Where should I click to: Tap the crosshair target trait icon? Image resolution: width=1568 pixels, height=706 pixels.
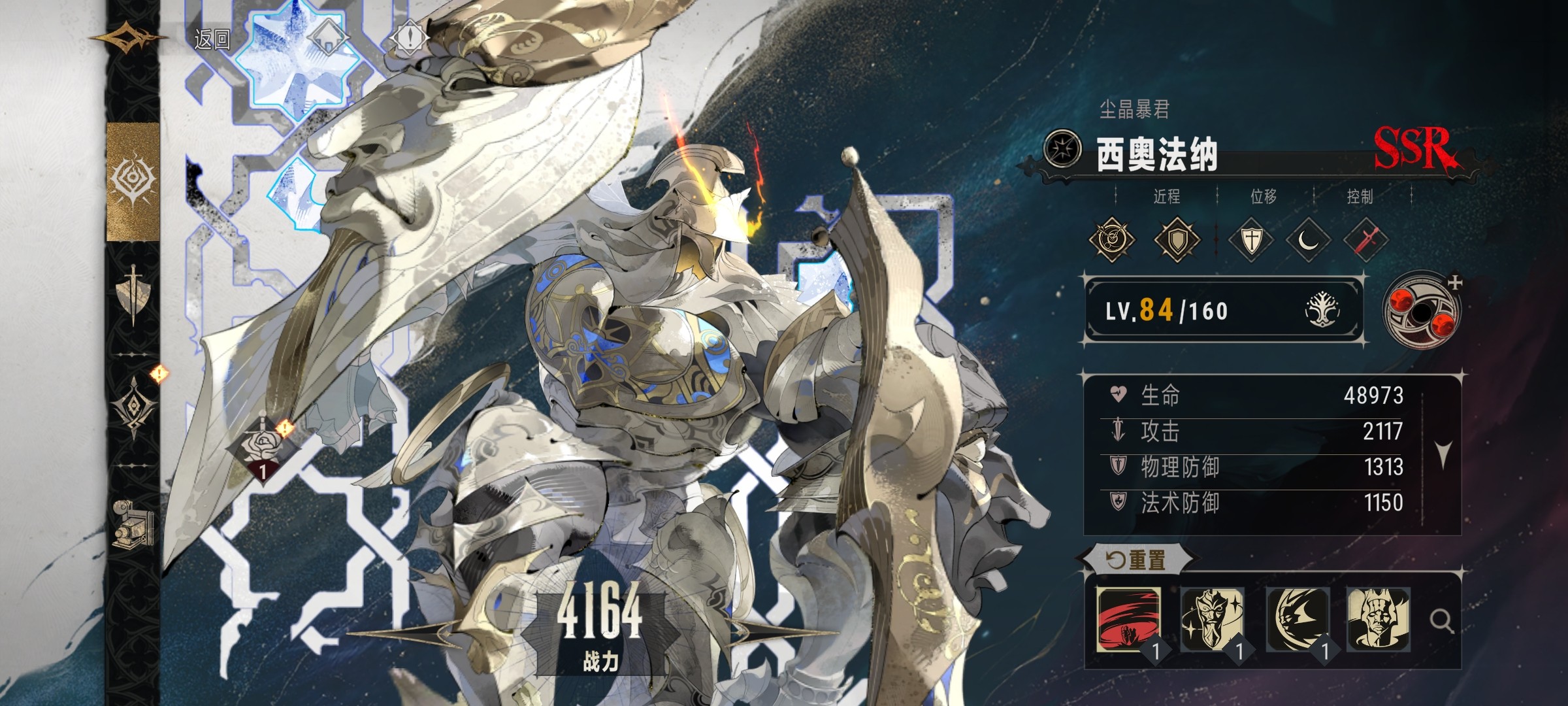[1111, 240]
